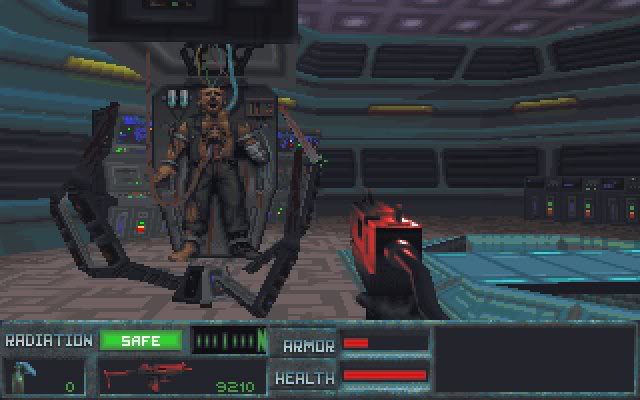640x400 pixels.
Task: Click the empty message panel in the HUD
Action: (x=535, y=360)
